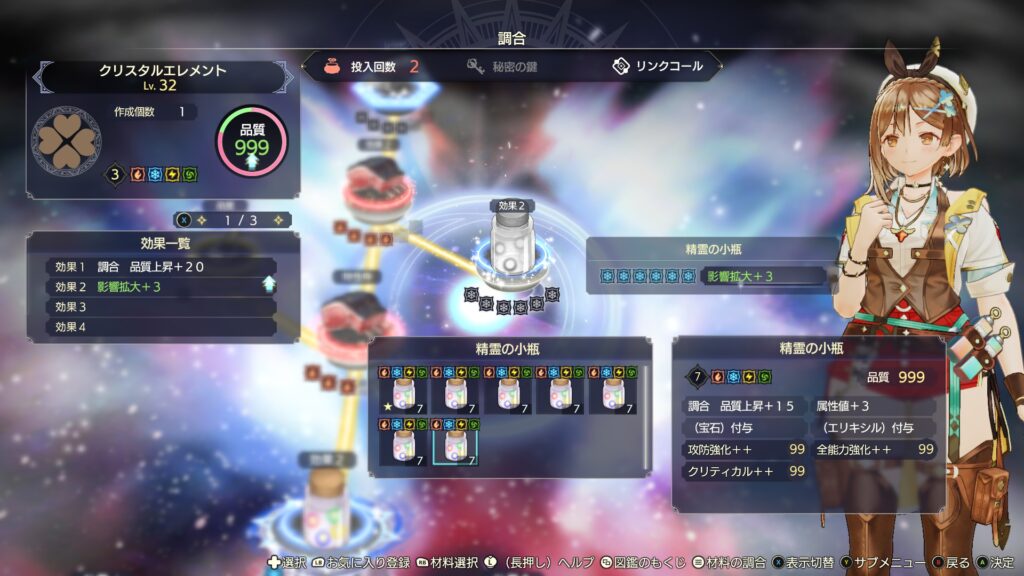Choose the 効果2 影響拡大+3 effect row
The height and width of the screenshot is (576, 1024).
[x=162, y=287]
